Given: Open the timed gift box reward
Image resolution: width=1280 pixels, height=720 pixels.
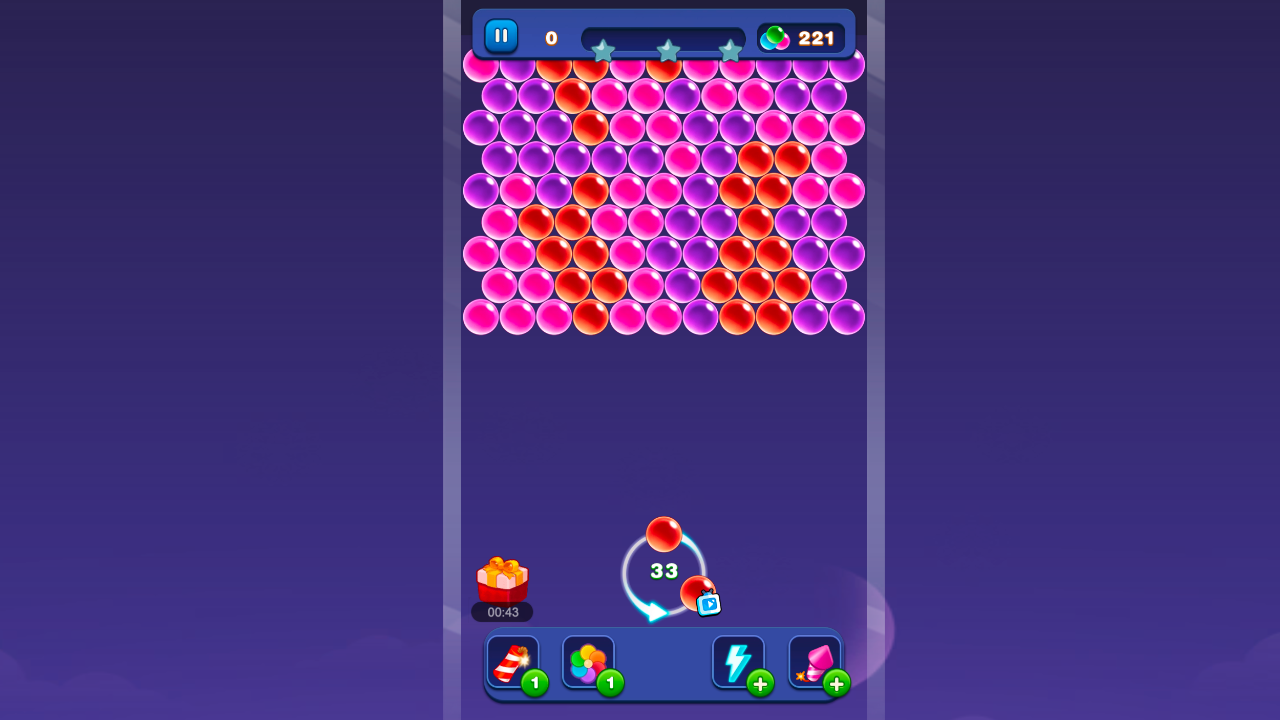Looking at the screenshot, I should pos(503,578).
